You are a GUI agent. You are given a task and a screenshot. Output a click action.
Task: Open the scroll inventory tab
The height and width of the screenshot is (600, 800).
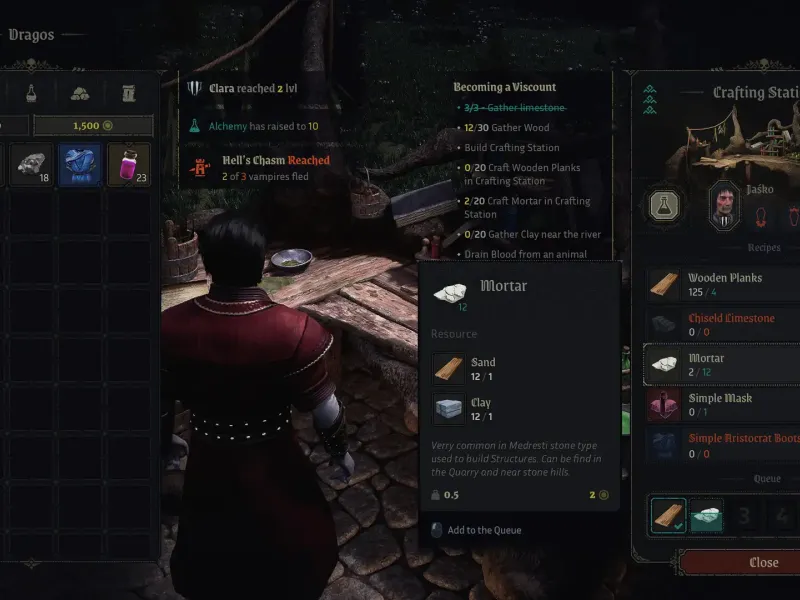point(128,94)
